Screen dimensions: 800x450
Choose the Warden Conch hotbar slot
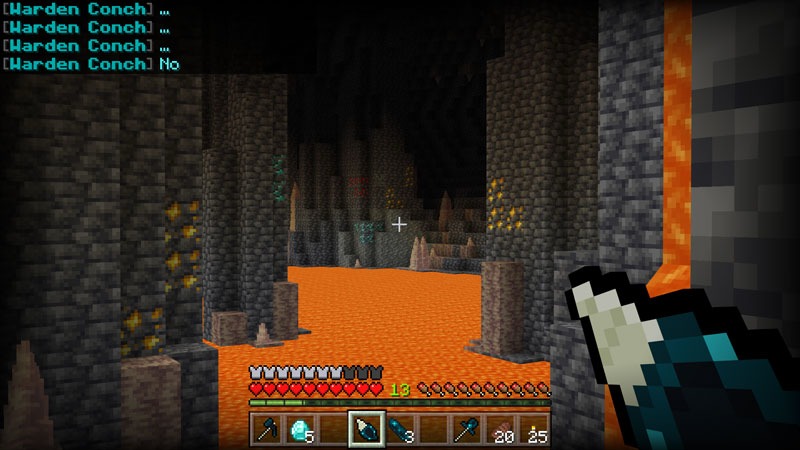pos(365,430)
